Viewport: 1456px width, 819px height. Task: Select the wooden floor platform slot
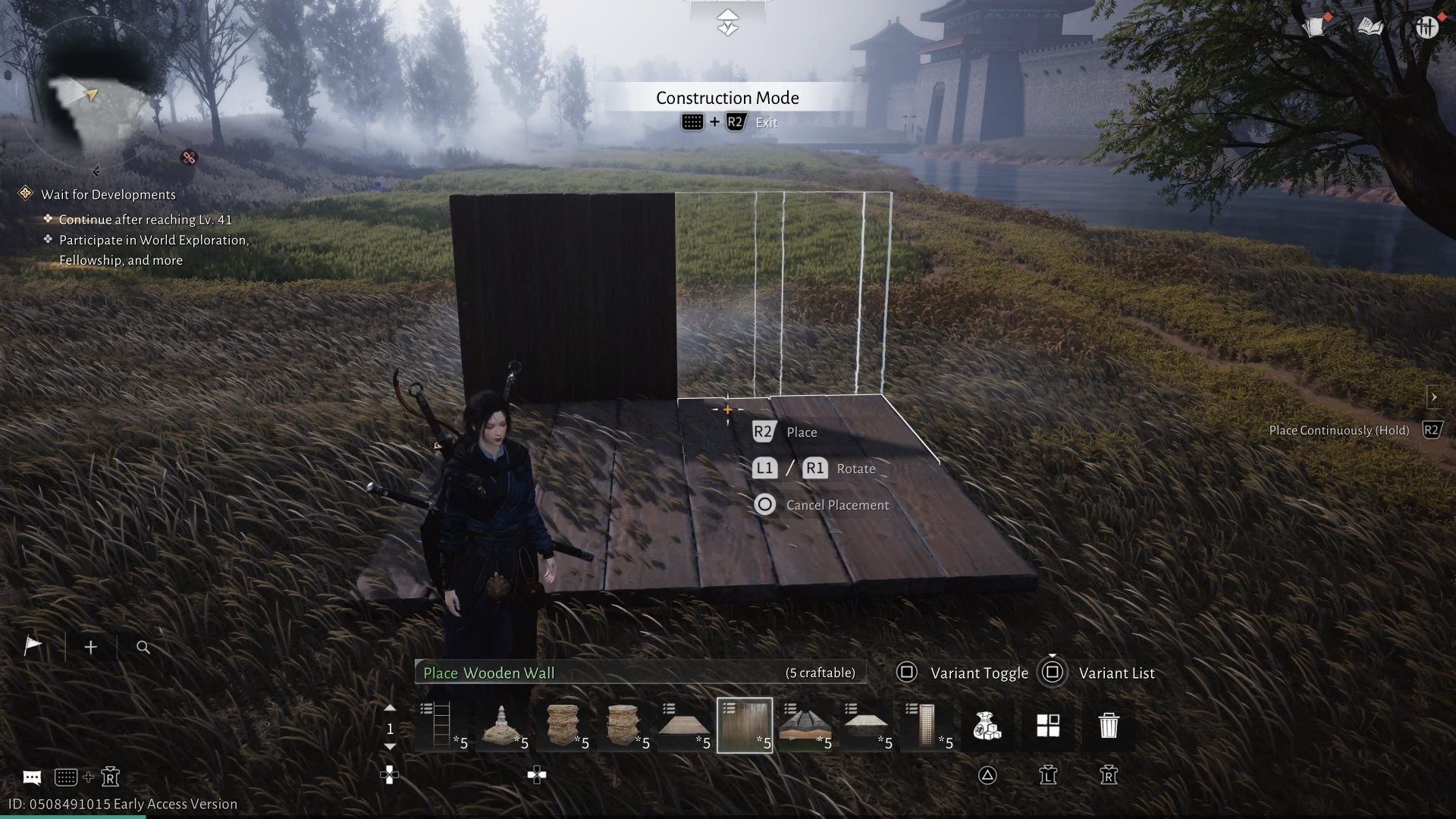click(x=684, y=726)
